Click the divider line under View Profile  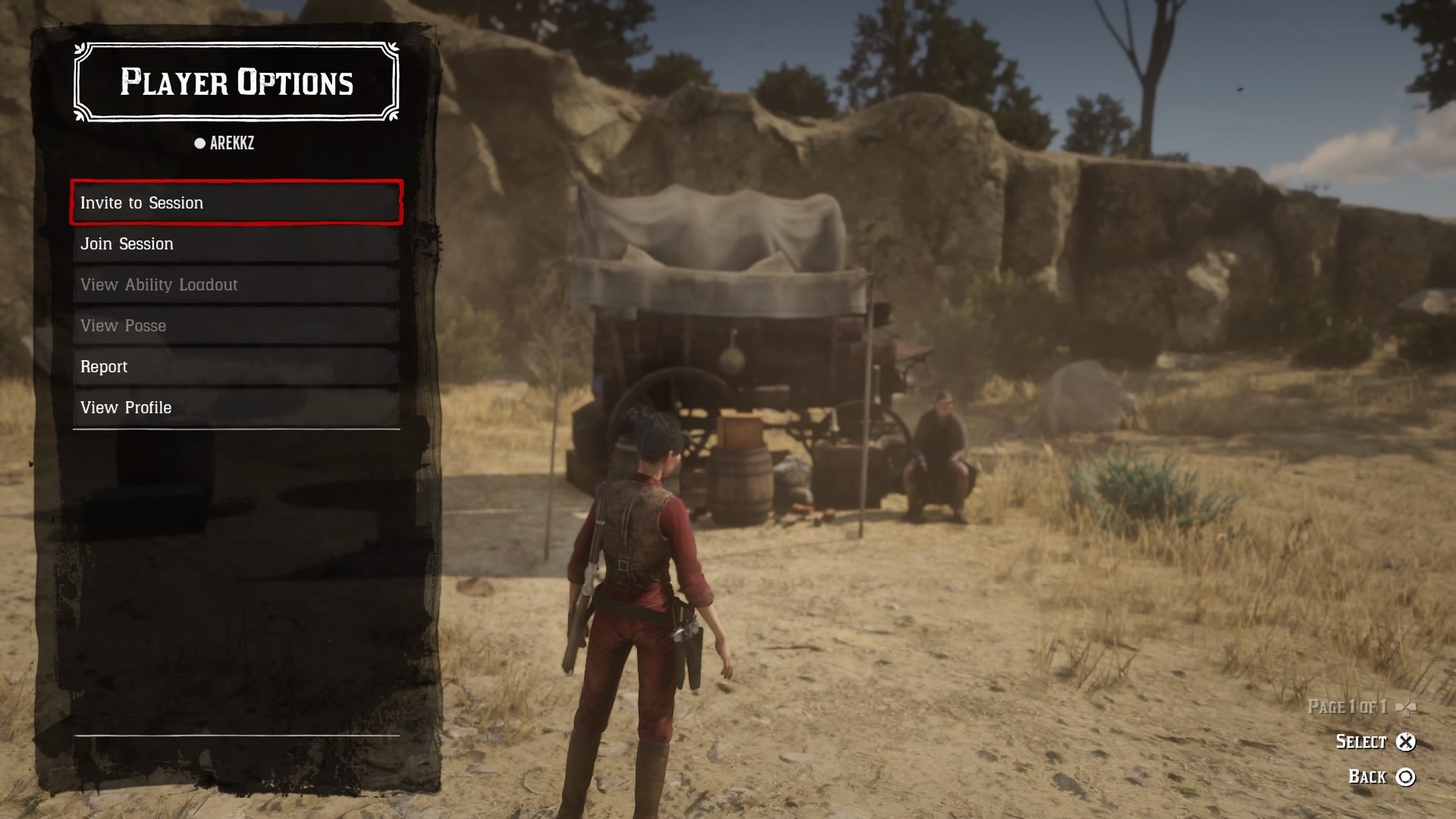click(x=235, y=430)
